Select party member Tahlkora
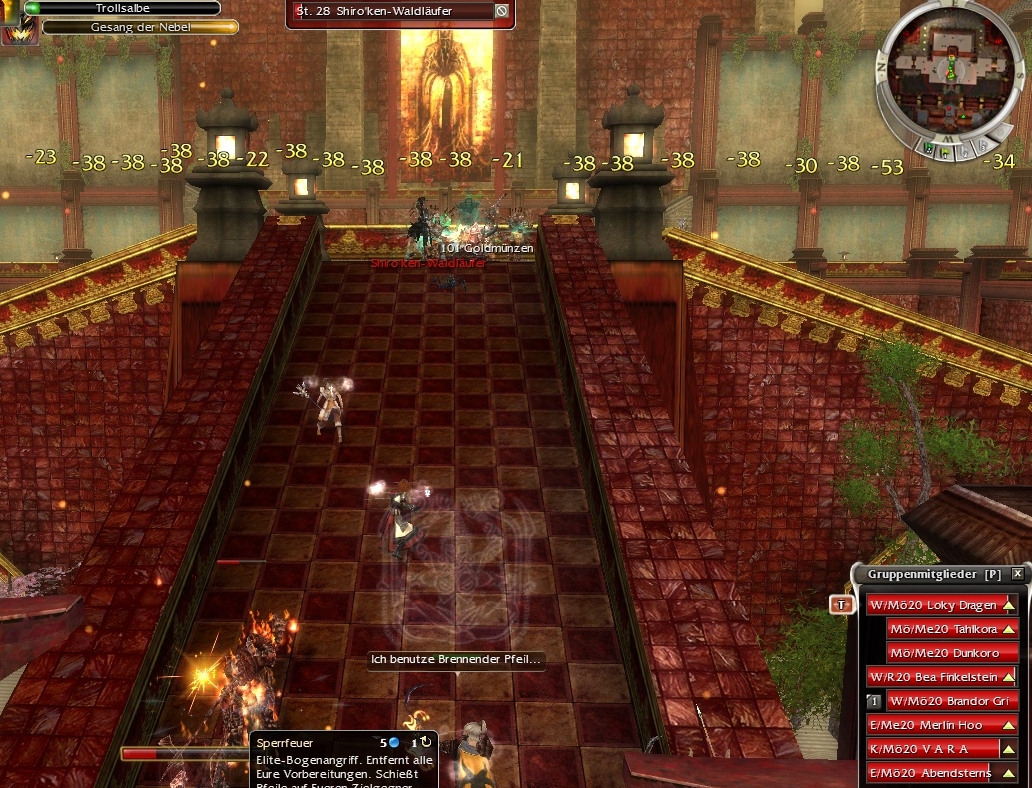 952,629
